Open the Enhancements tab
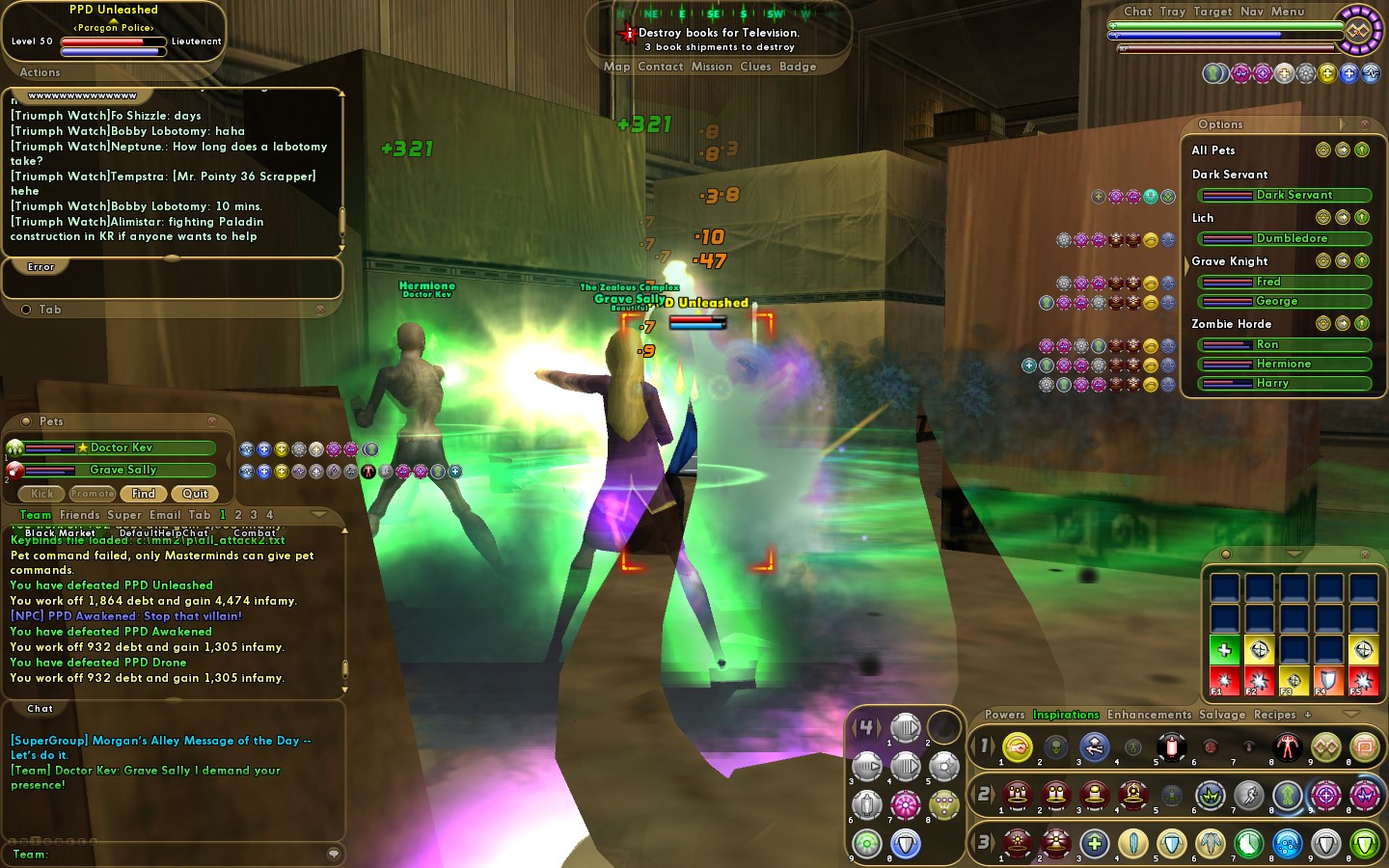 (x=1149, y=715)
